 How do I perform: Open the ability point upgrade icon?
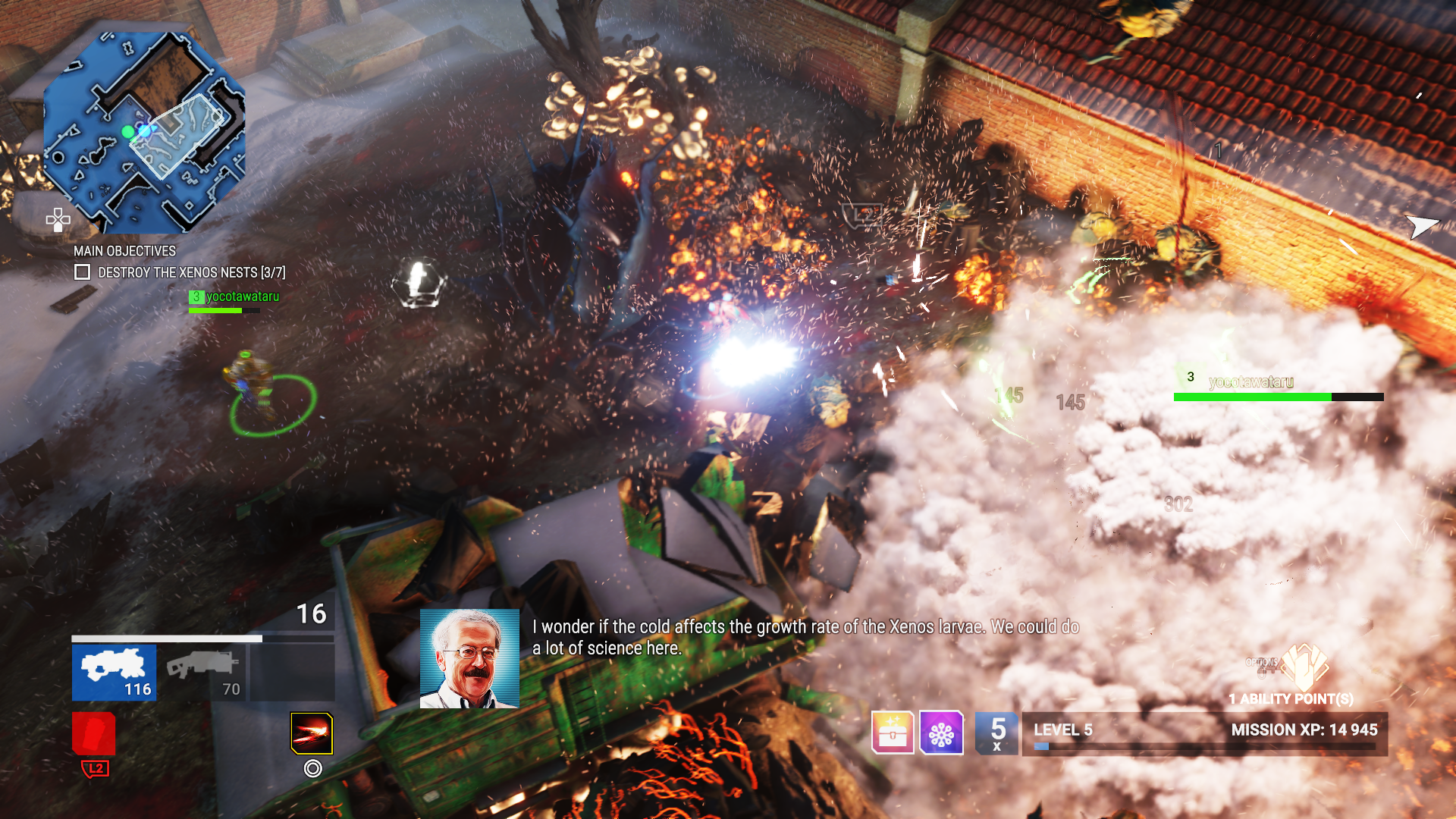coord(1306,667)
